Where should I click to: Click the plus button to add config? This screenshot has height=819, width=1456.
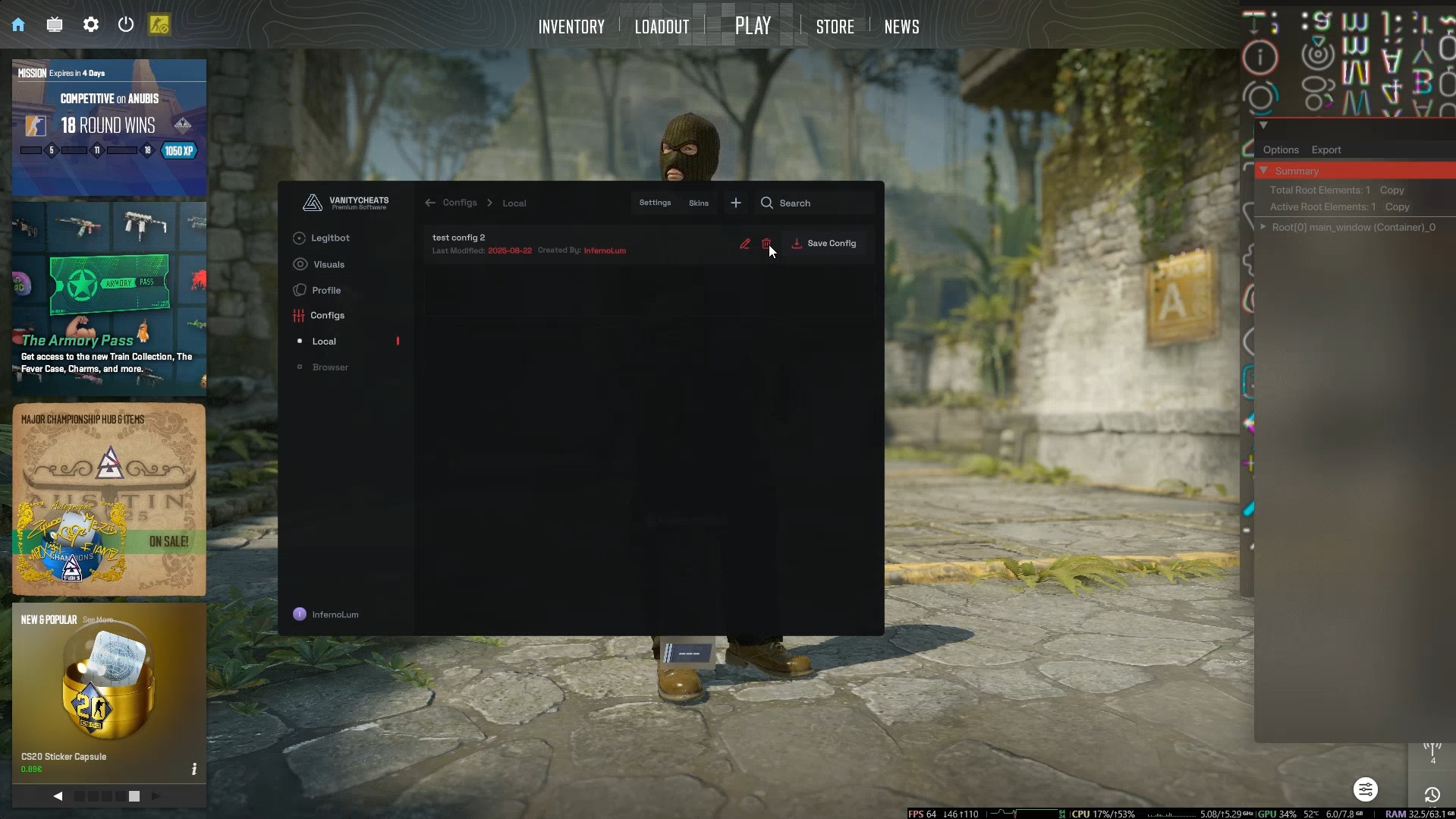click(735, 203)
